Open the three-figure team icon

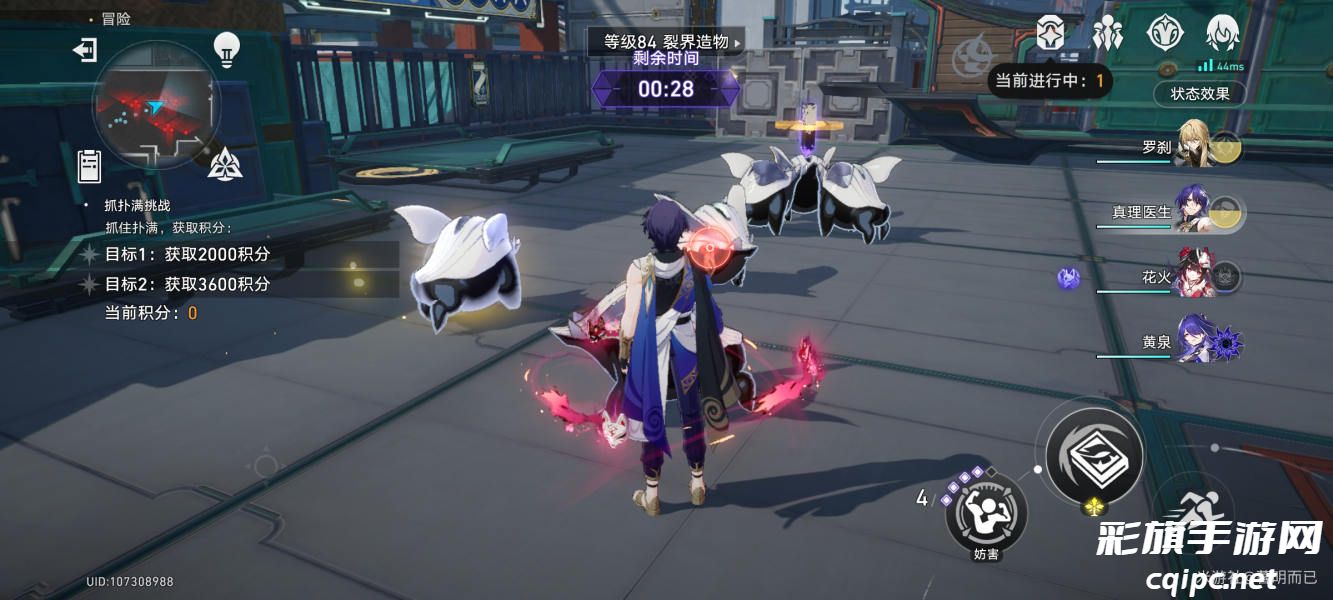coord(1108,34)
